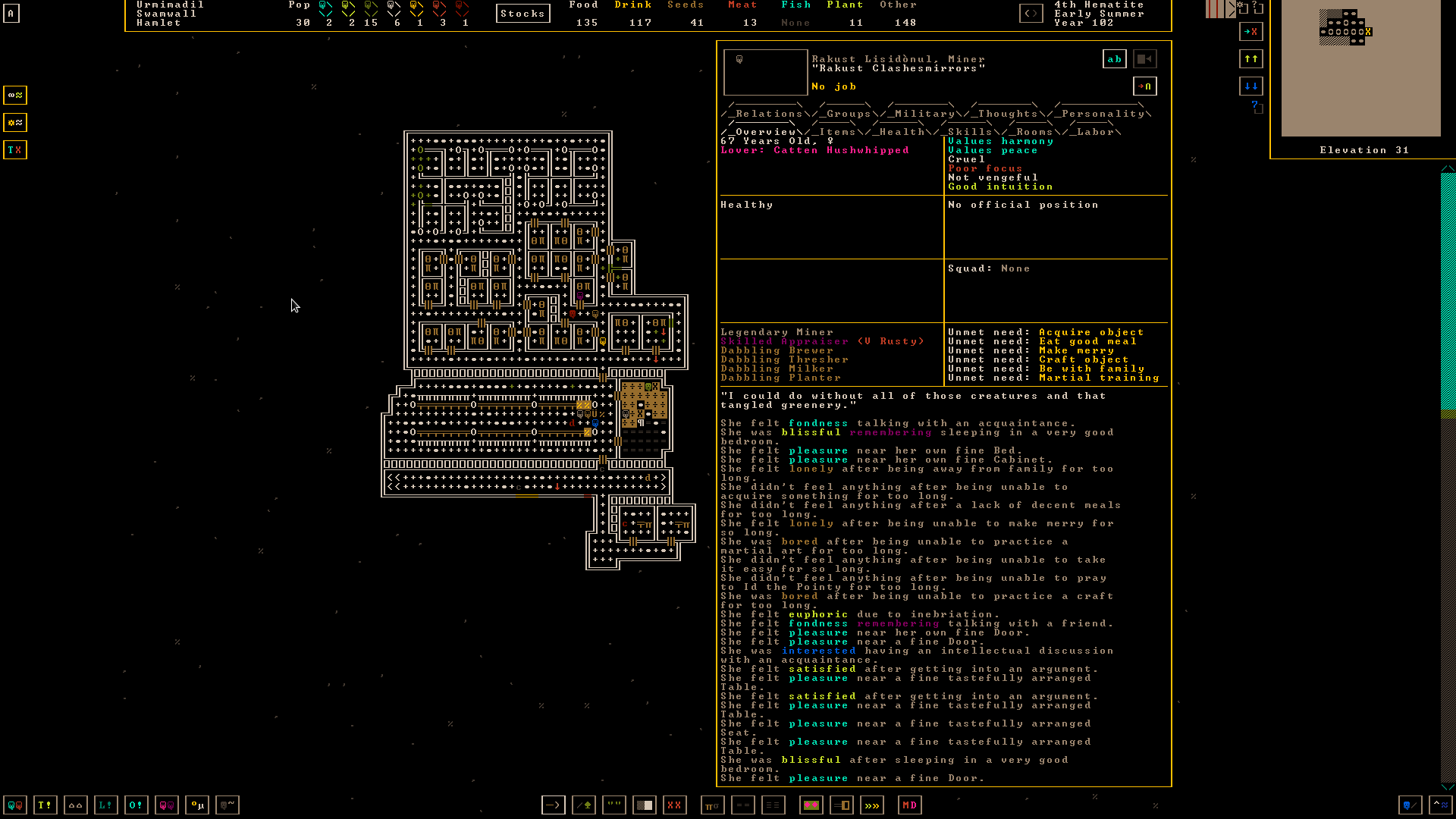Click the red MD button in bottom toolbar

(909, 805)
